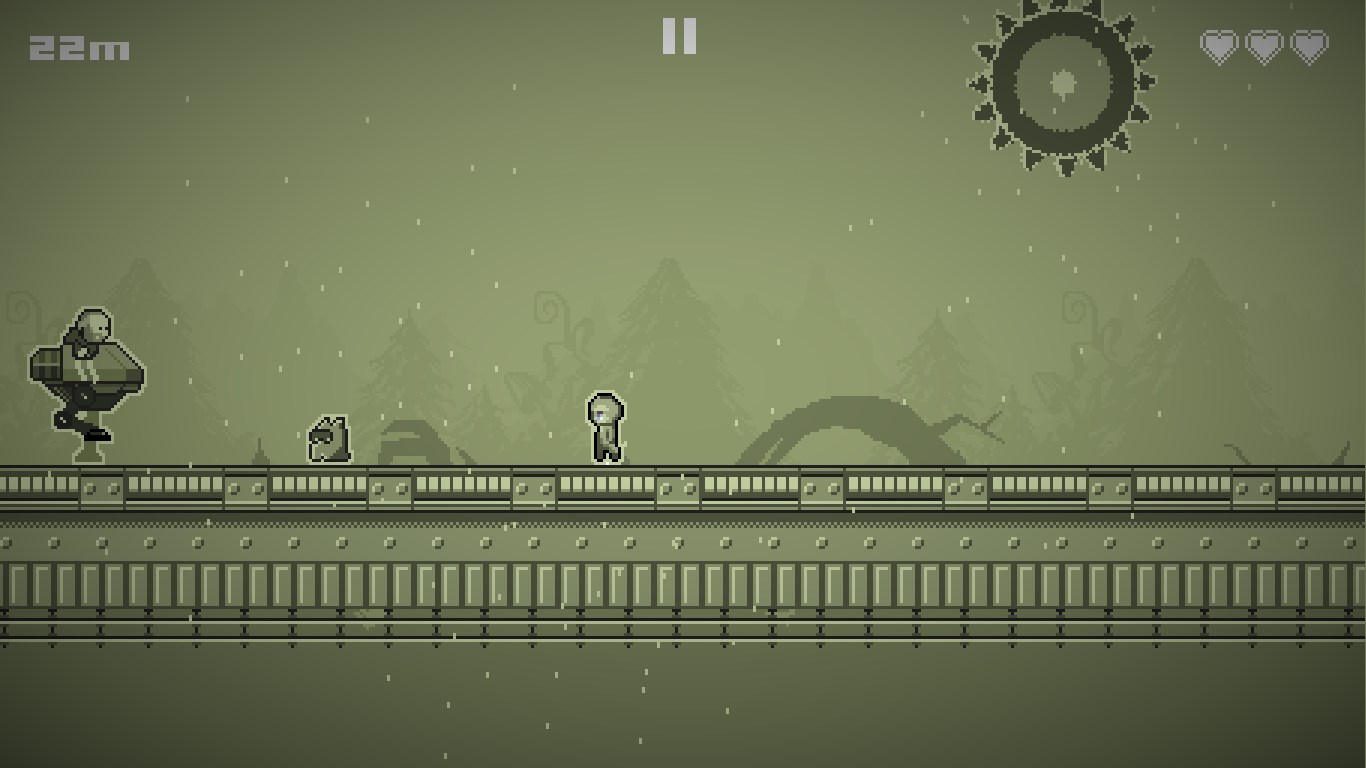
Task: Pause the game with the pause button
Action: pos(679,37)
